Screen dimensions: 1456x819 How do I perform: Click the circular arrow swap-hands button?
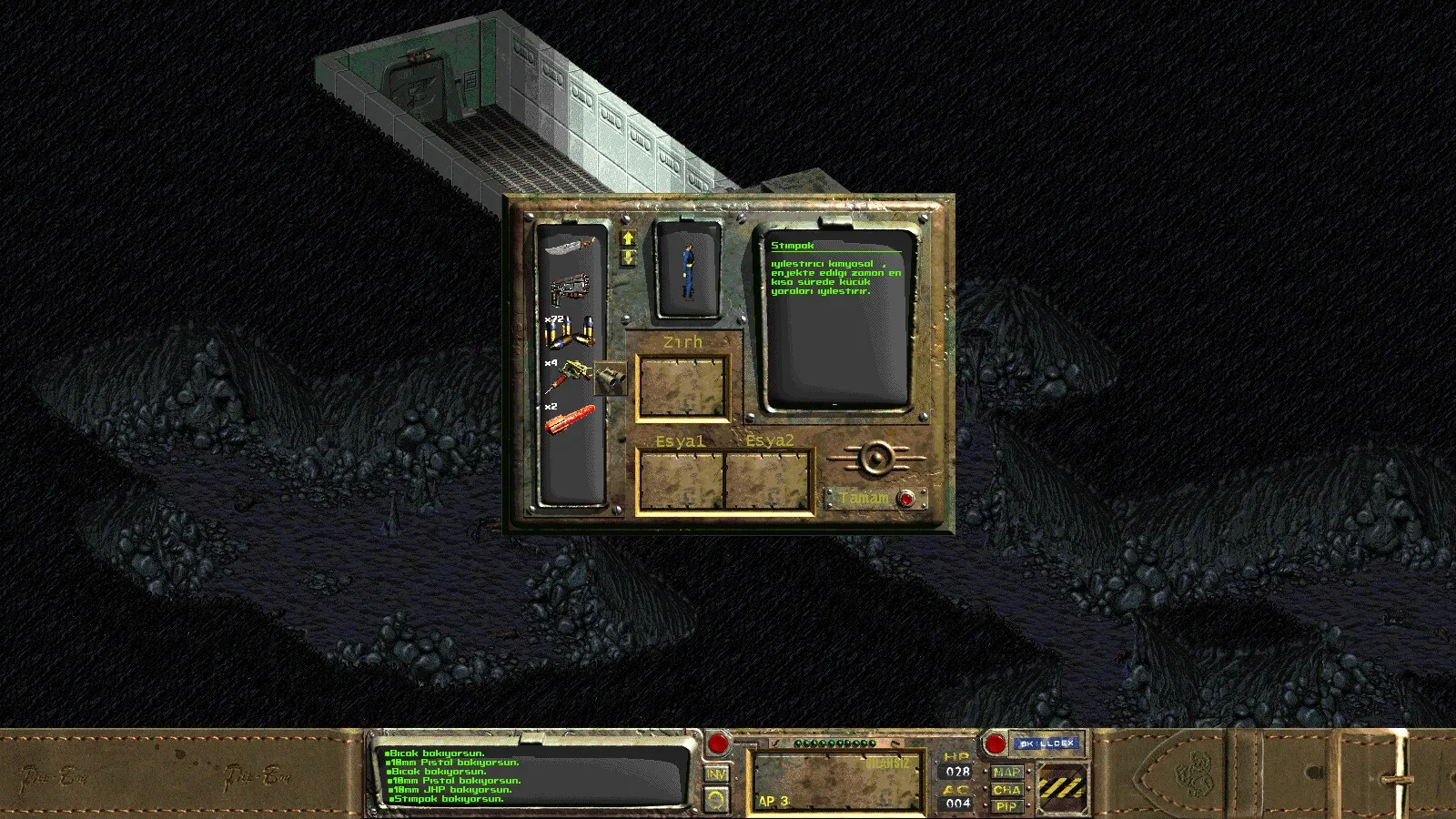tap(717, 799)
